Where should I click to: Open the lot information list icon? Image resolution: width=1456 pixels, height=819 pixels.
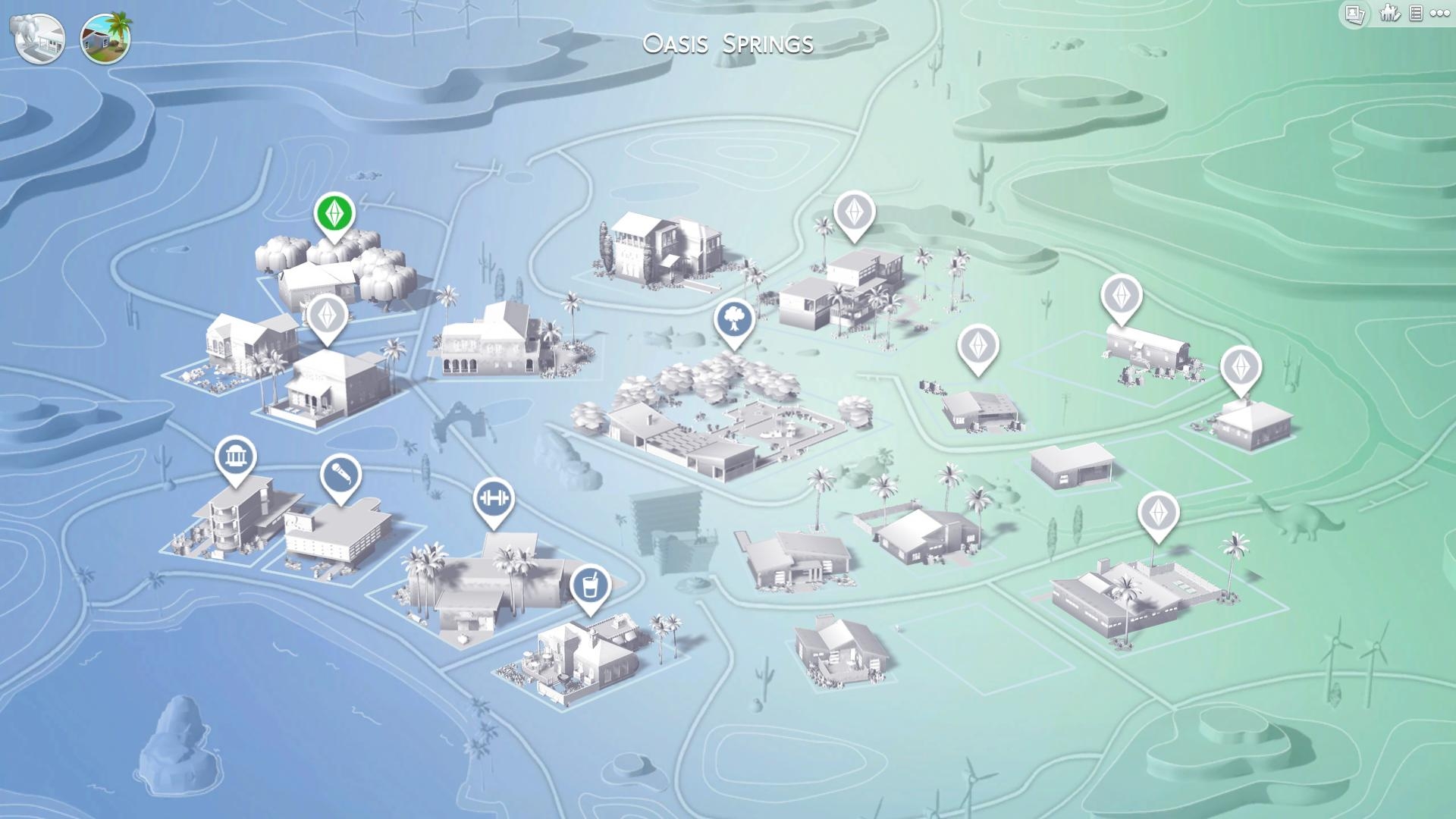click(x=1417, y=13)
